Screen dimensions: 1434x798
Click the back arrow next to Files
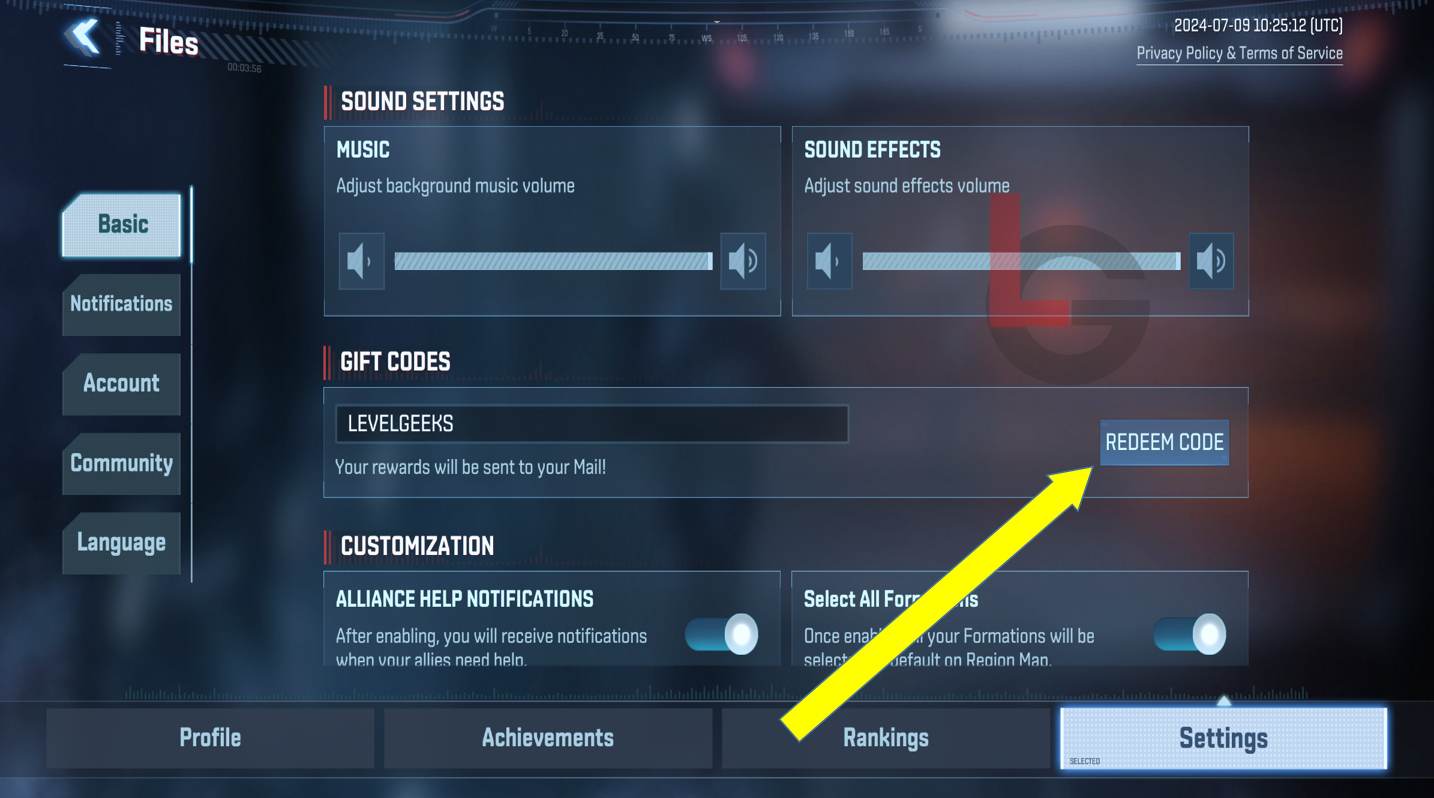[x=84, y=37]
